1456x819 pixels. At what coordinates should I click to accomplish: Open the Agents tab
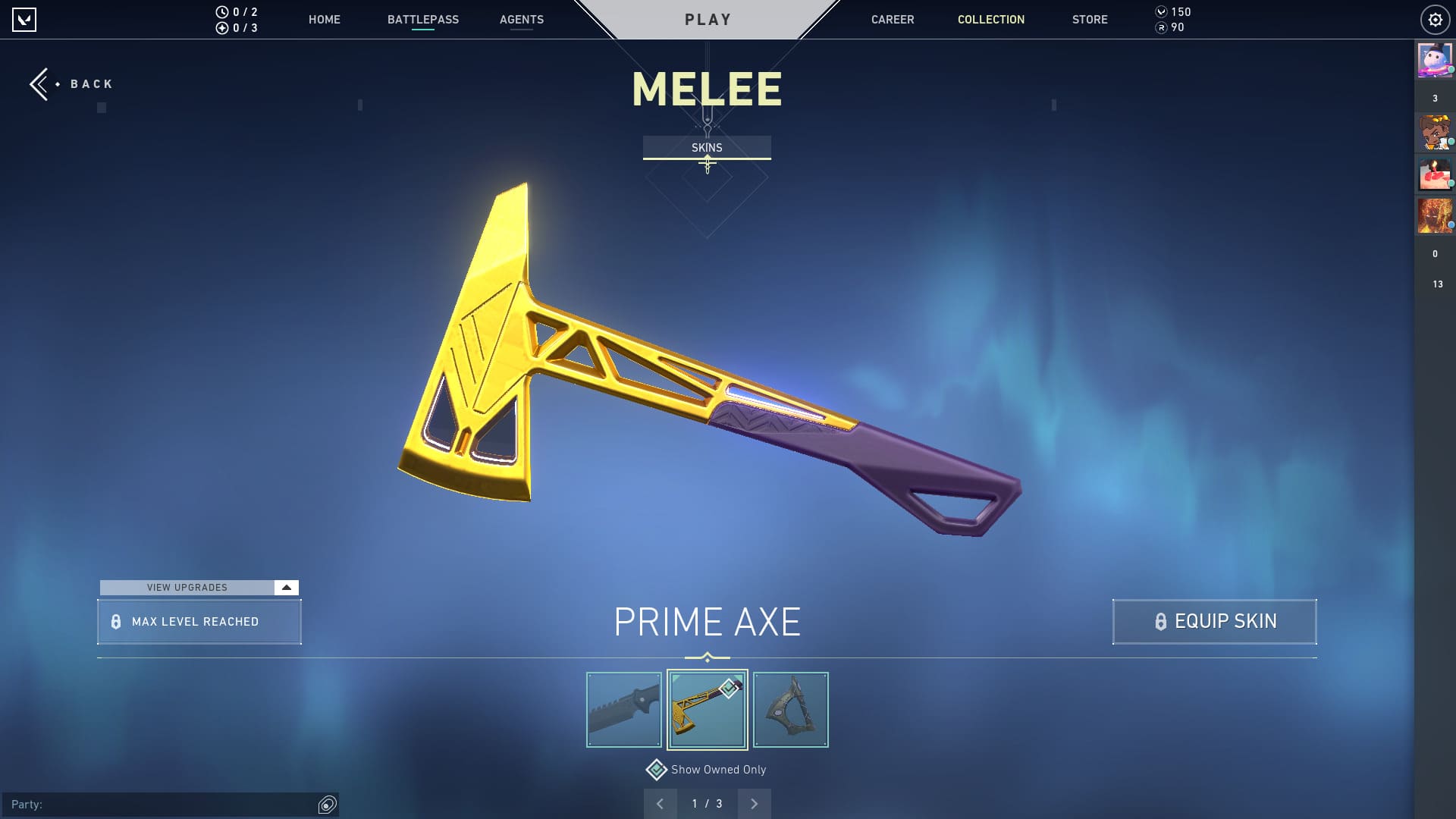click(x=521, y=20)
